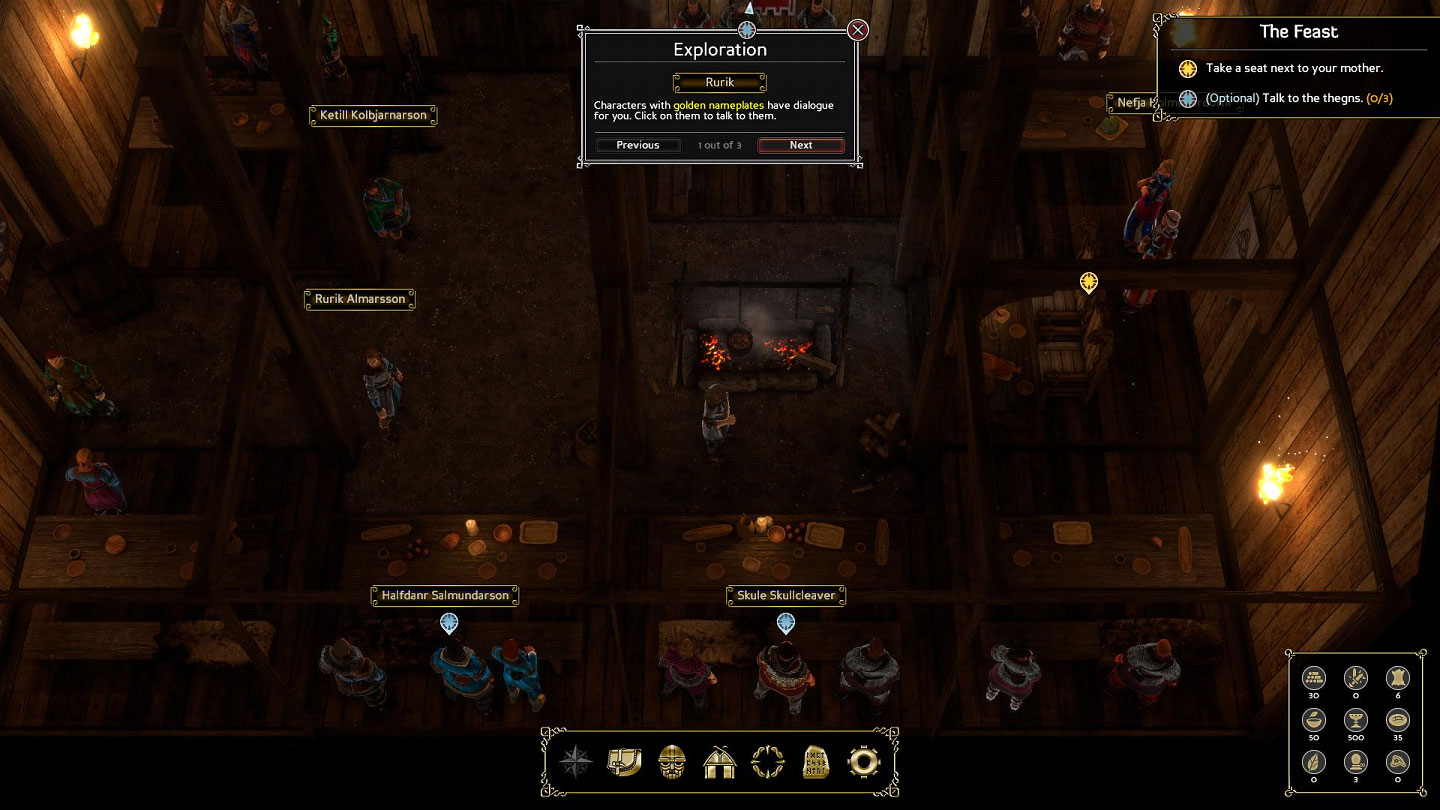Image resolution: width=1440 pixels, height=810 pixels.
Task: Open the runestone journal icon
Action: [816, 763]
